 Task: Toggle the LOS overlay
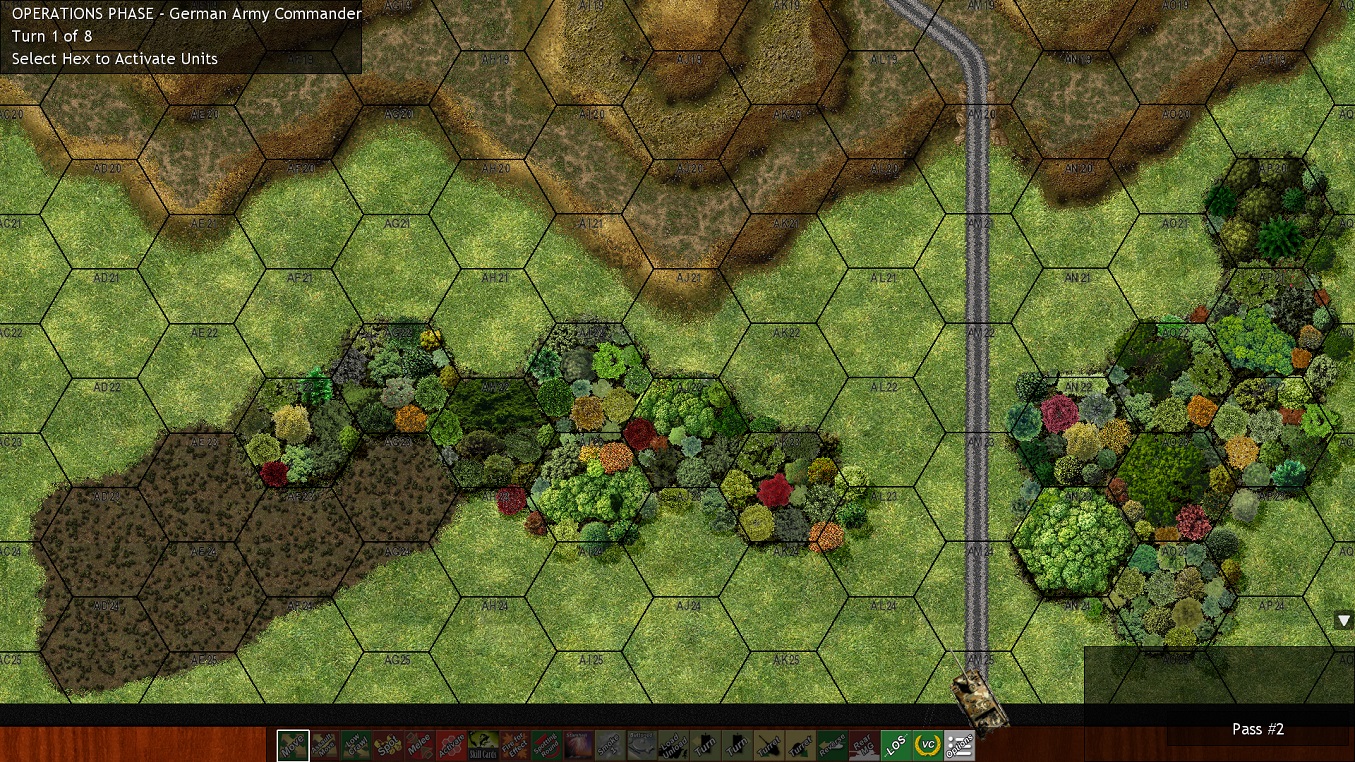[x=896, y=746]
